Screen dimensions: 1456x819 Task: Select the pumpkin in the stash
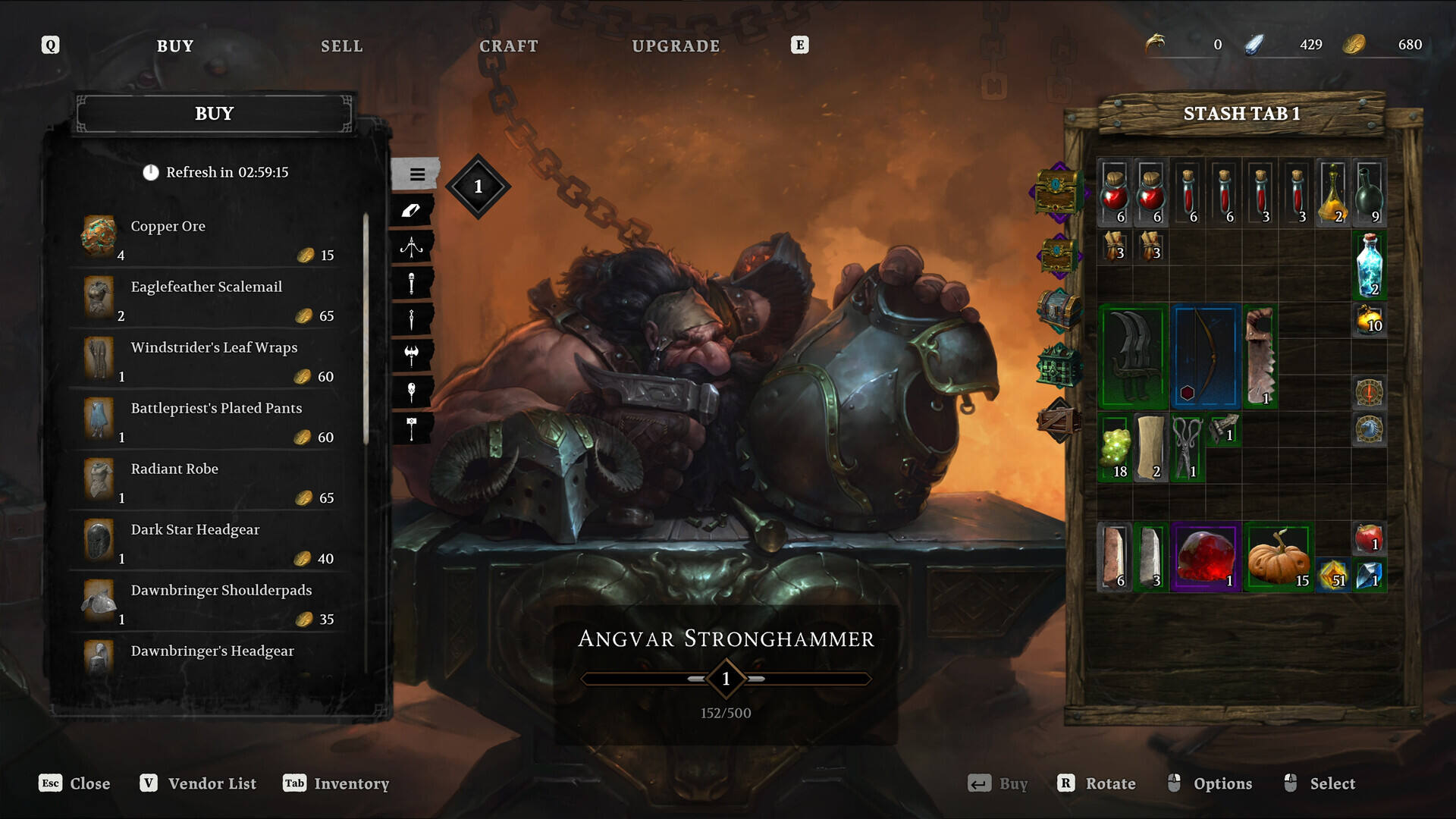(1279, 557)
